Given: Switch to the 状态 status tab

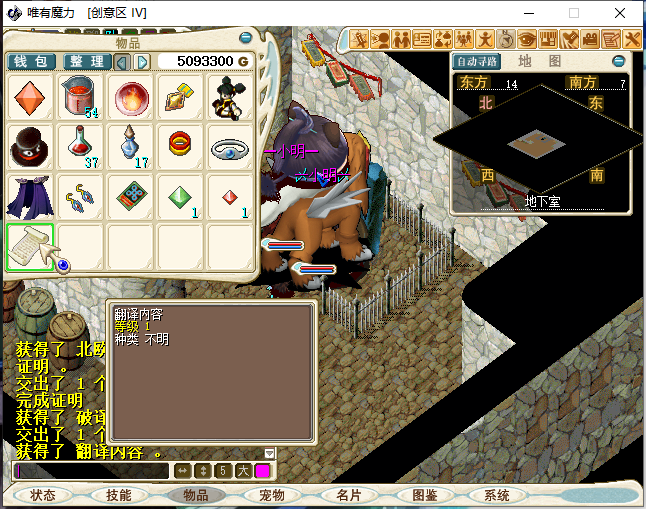Looking at the screenshot, I should point(43,495).
